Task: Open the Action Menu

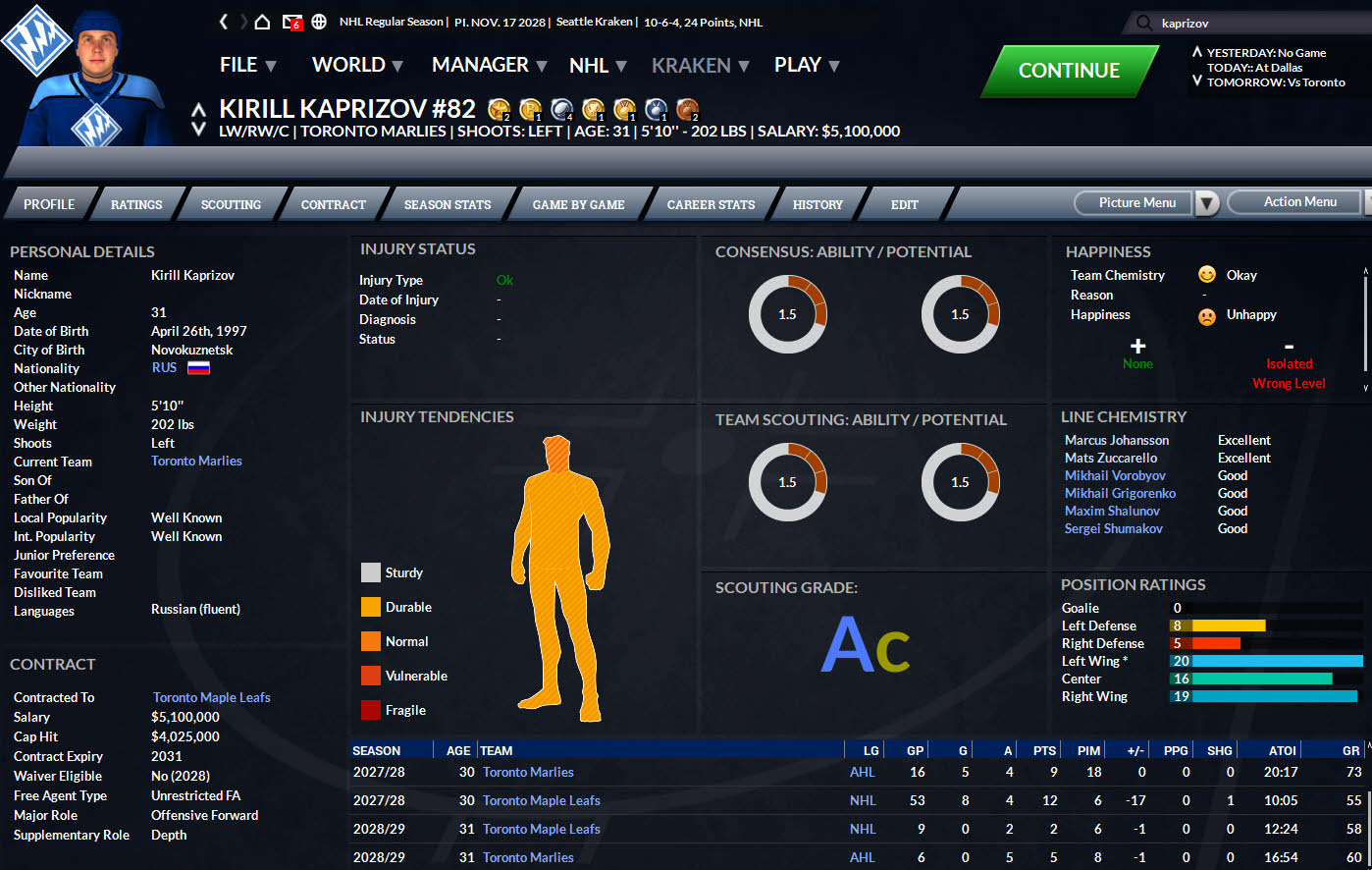Action: (1299, 202)
